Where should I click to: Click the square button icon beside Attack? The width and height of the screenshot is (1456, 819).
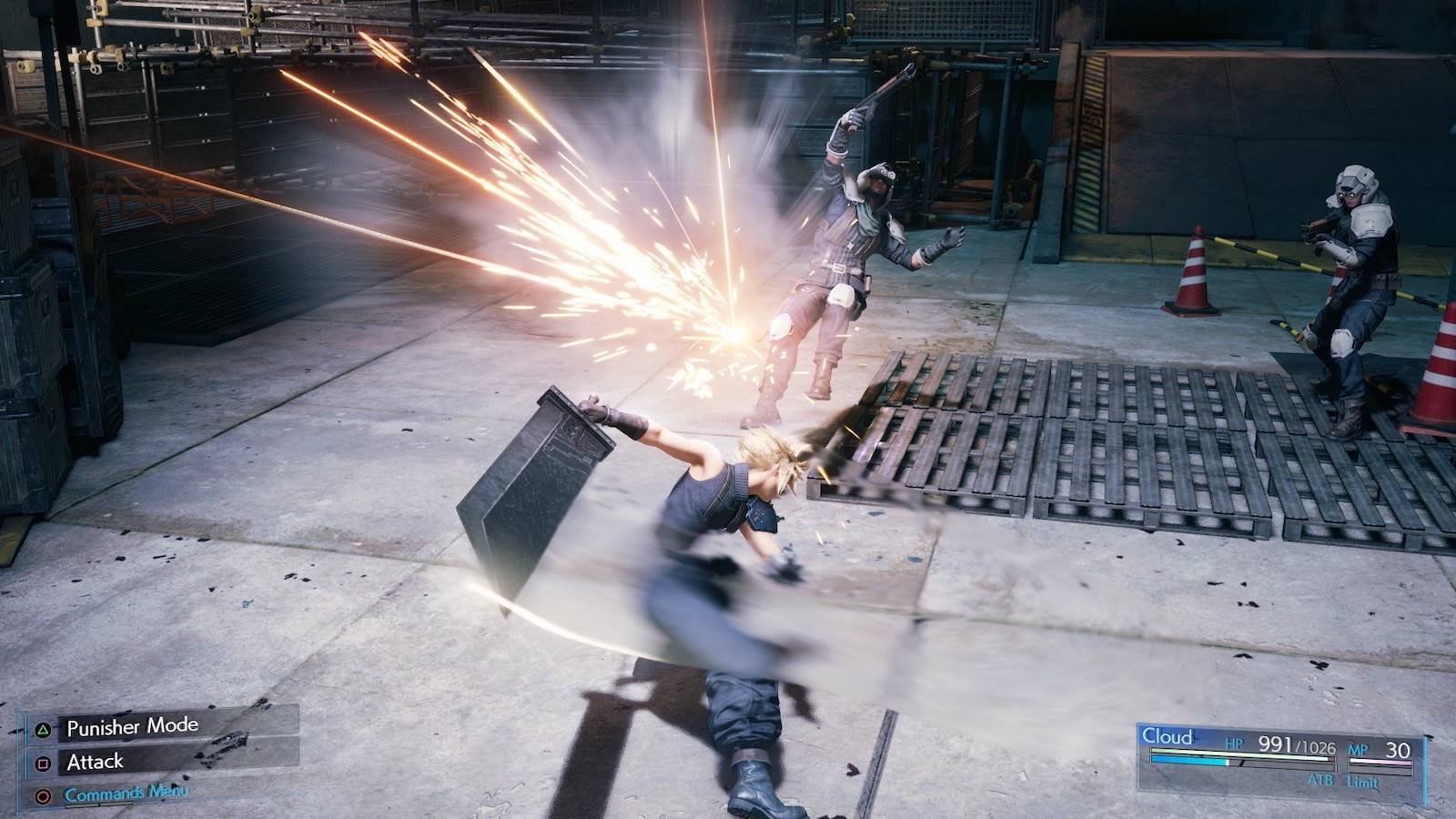(43, 763)
